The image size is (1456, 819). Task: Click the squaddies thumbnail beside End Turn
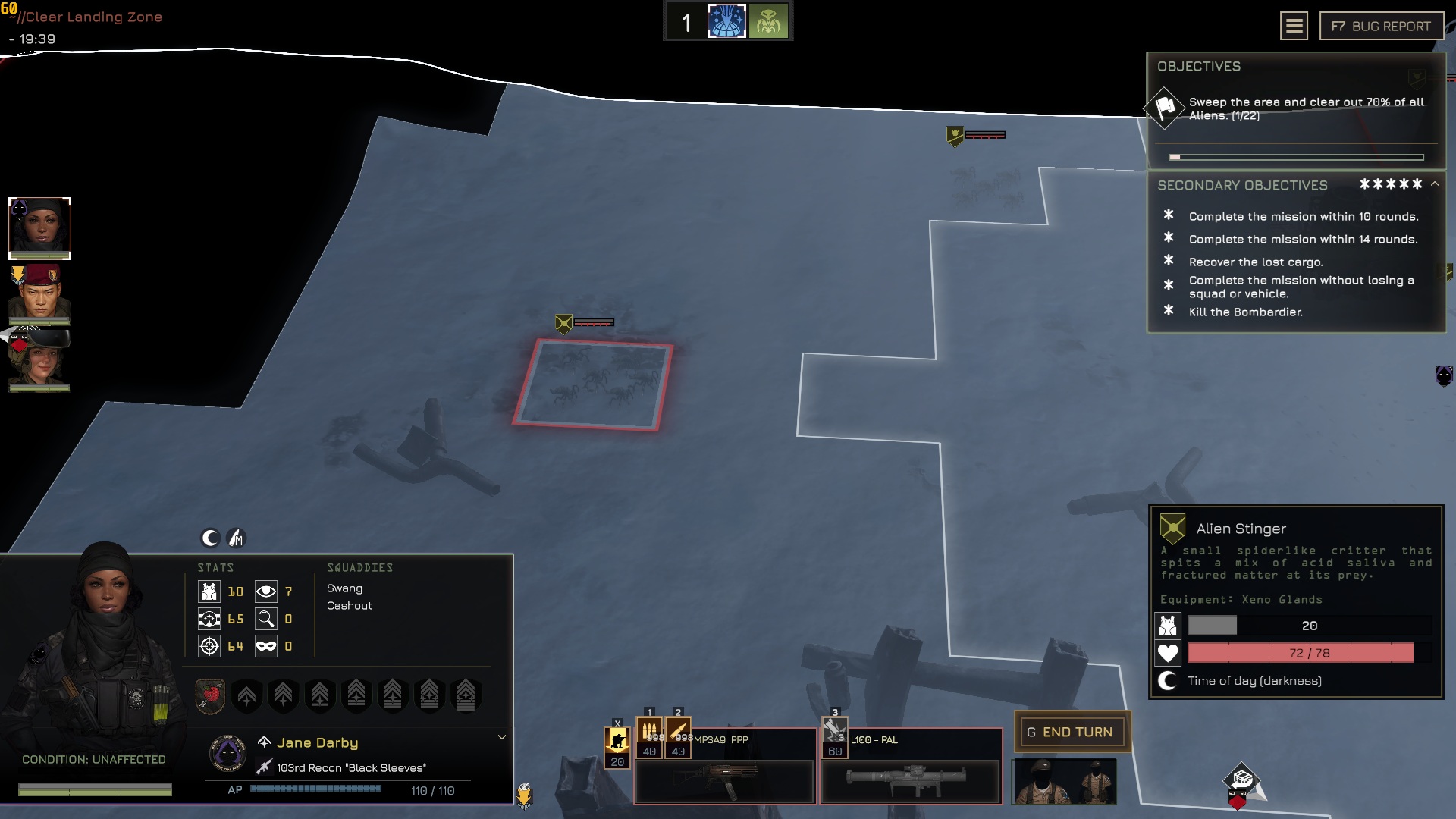click(1064, 781)
